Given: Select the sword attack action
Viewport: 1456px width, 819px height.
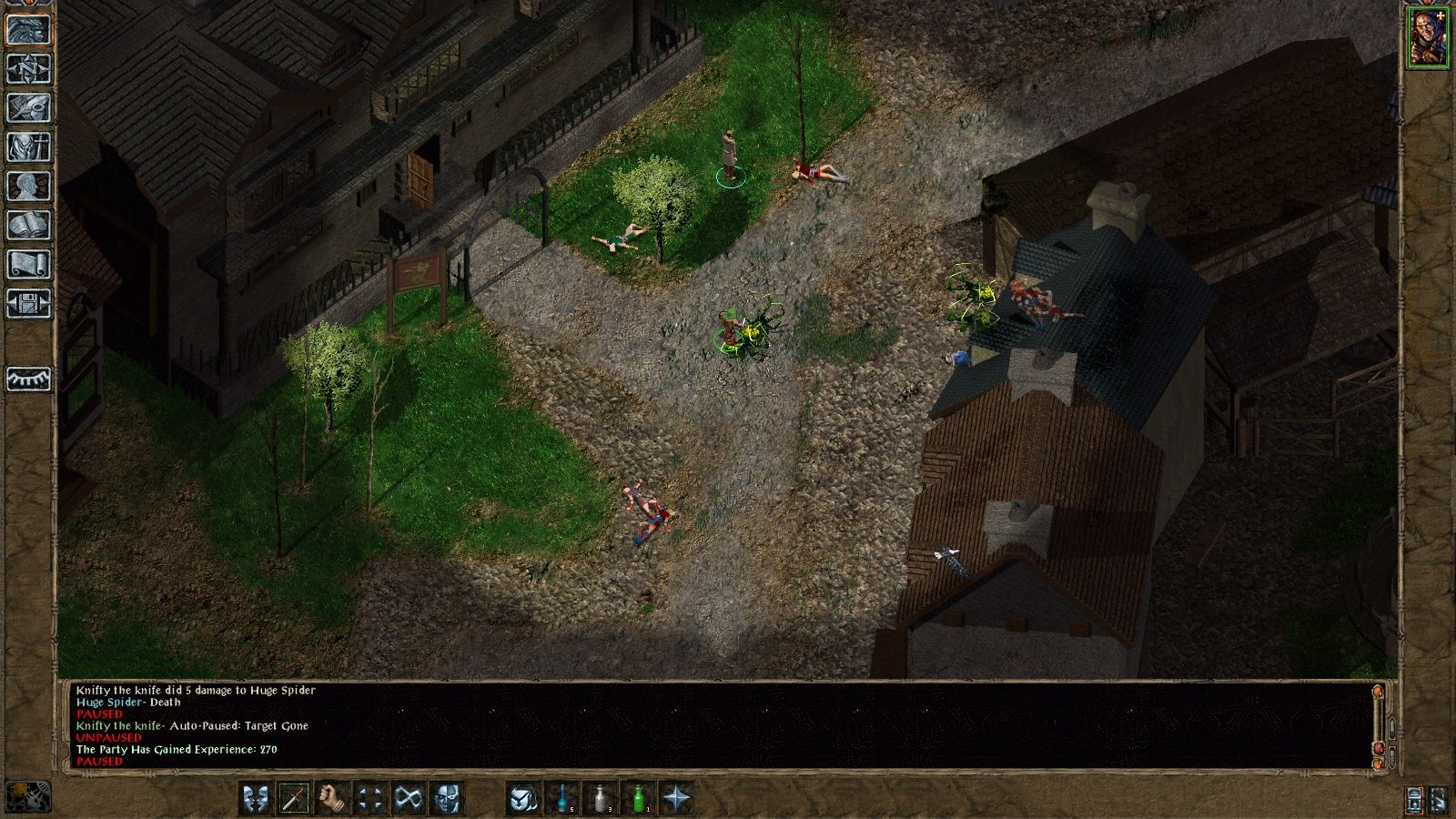Looking at the screenshot, I should [x=293, y=798].
